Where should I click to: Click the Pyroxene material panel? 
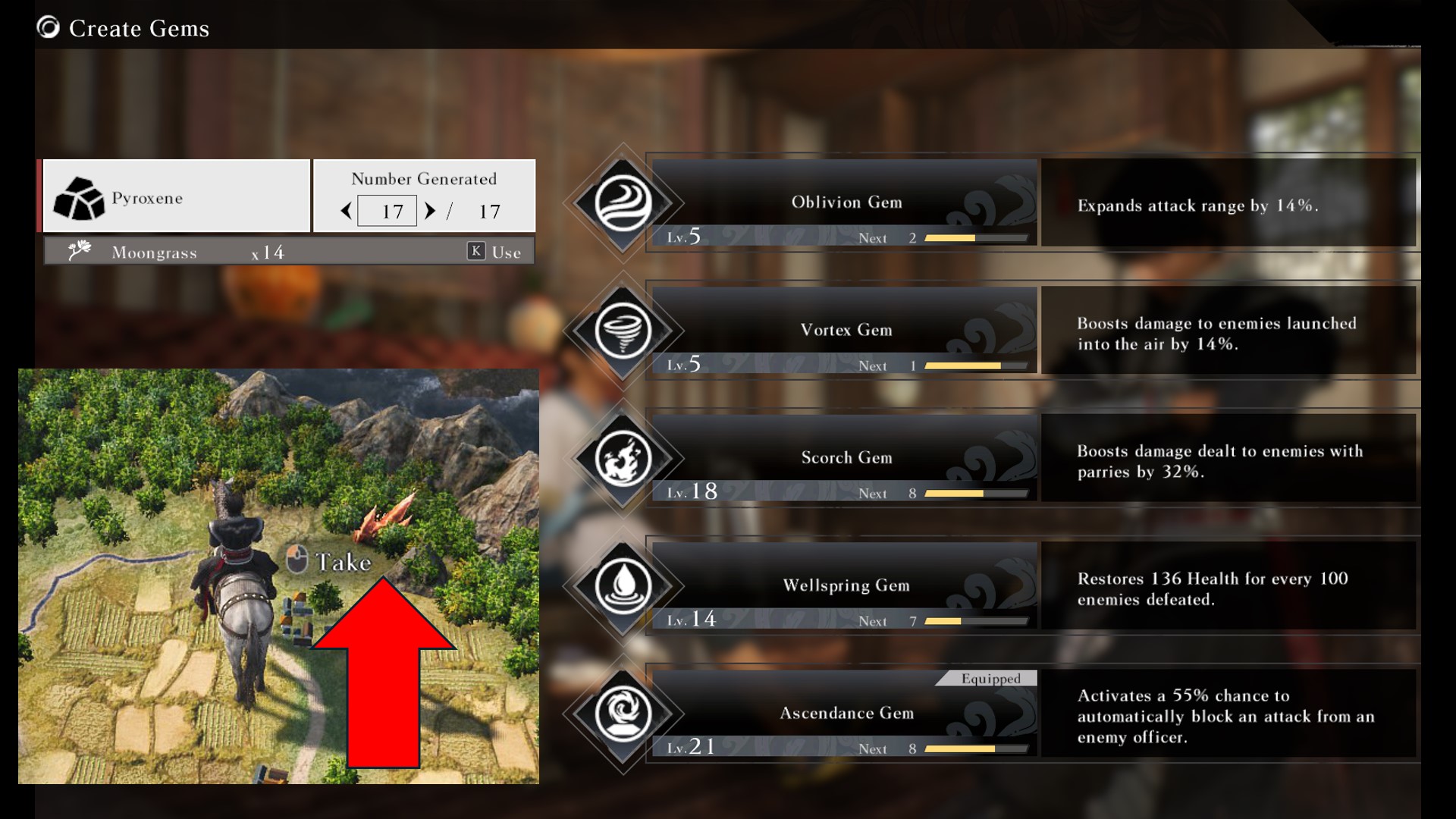coord(177,197)
